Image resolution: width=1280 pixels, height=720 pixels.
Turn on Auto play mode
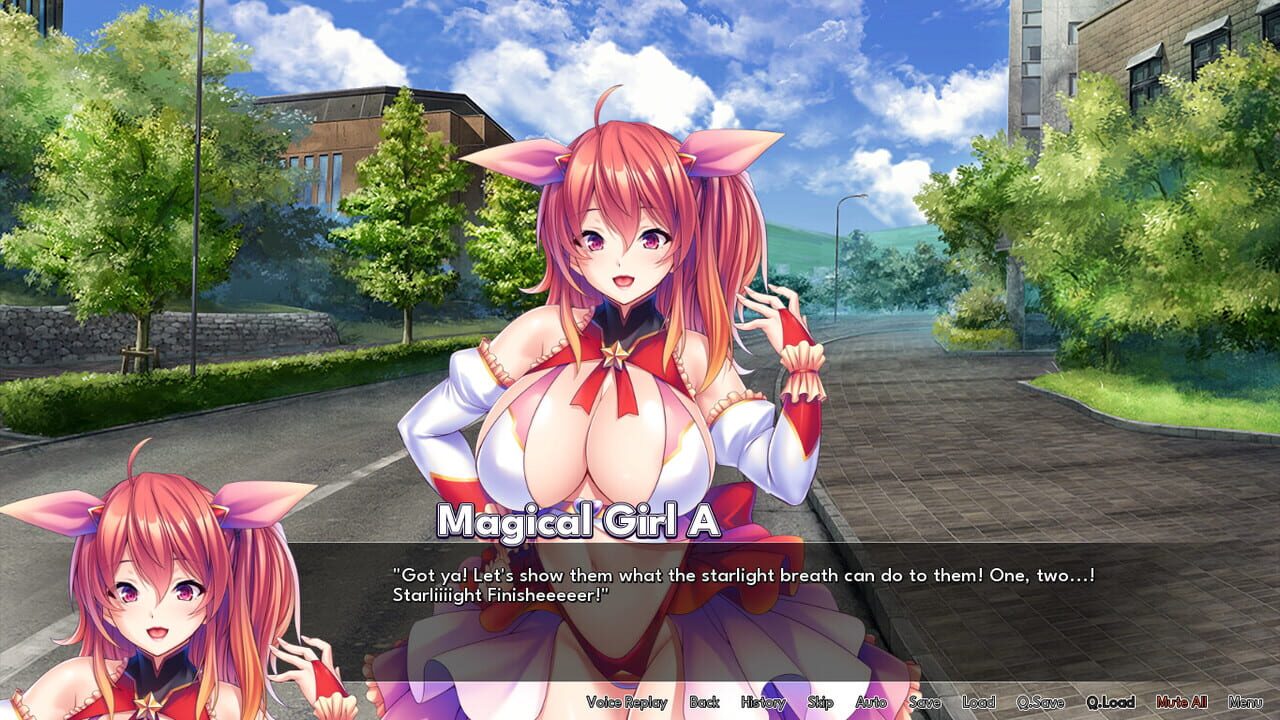point(873,703)
